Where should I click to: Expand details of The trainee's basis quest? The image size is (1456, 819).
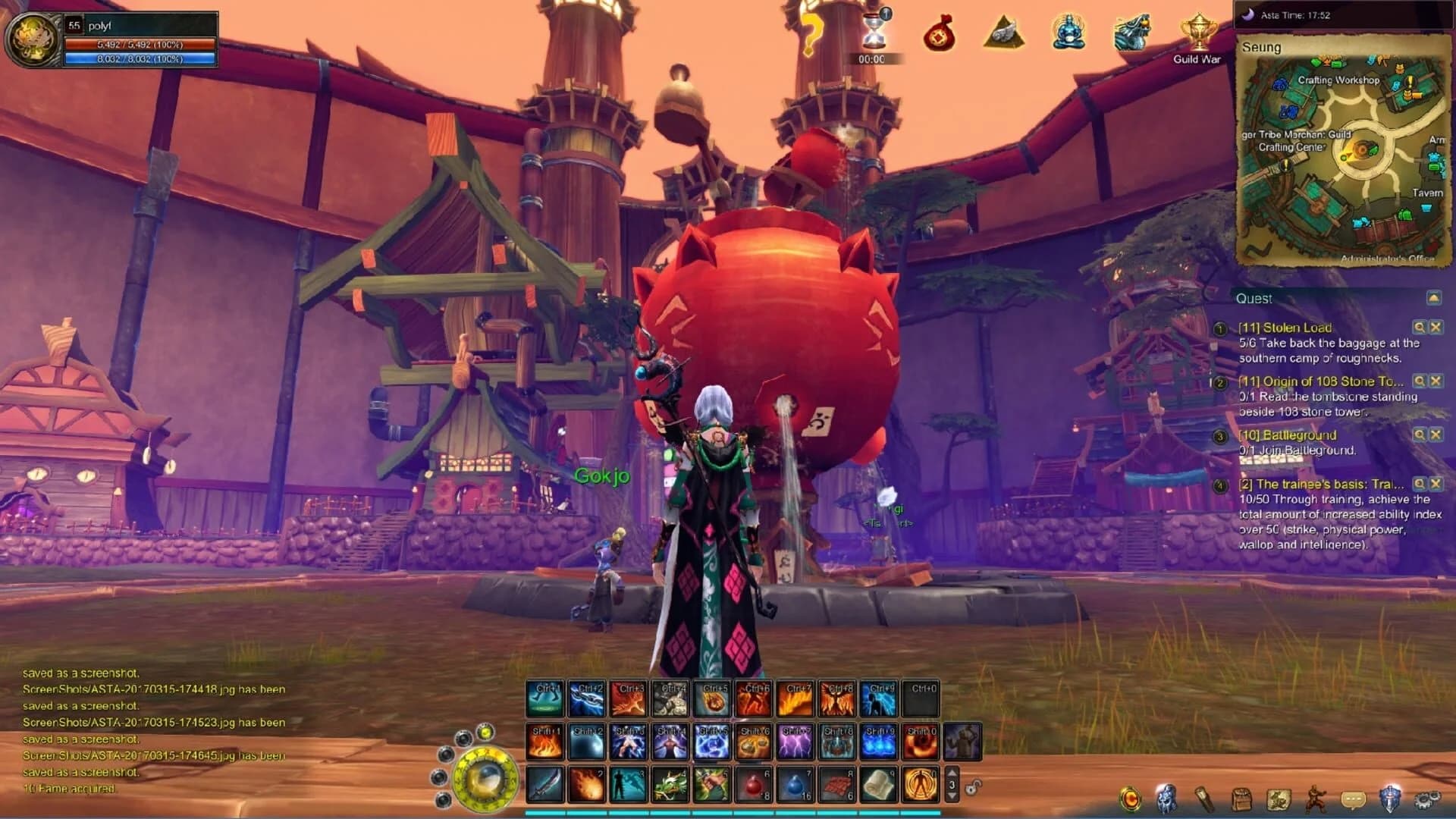point(1419,485)
